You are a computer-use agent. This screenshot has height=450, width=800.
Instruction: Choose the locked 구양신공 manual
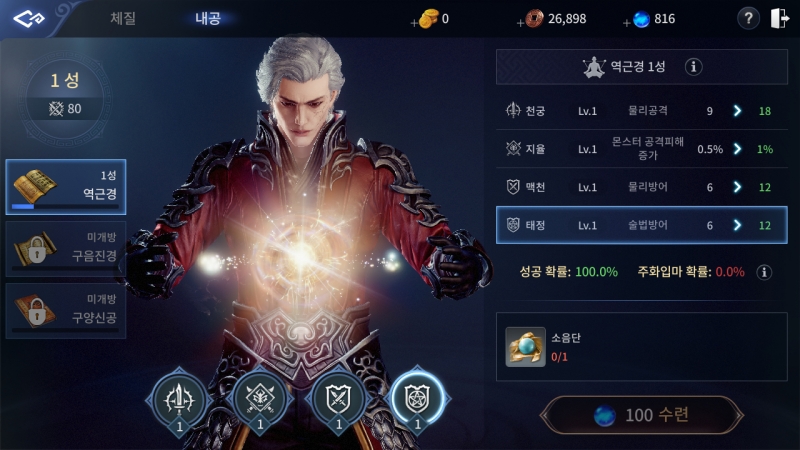click(x=66, y=310)
